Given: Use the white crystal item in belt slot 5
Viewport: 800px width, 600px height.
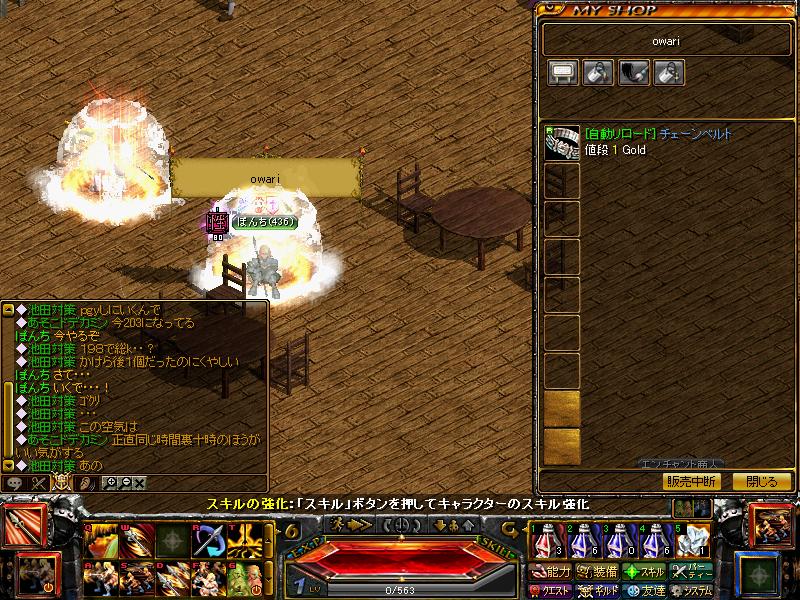Looking at the screenshot, I should (x=691, y=541).
